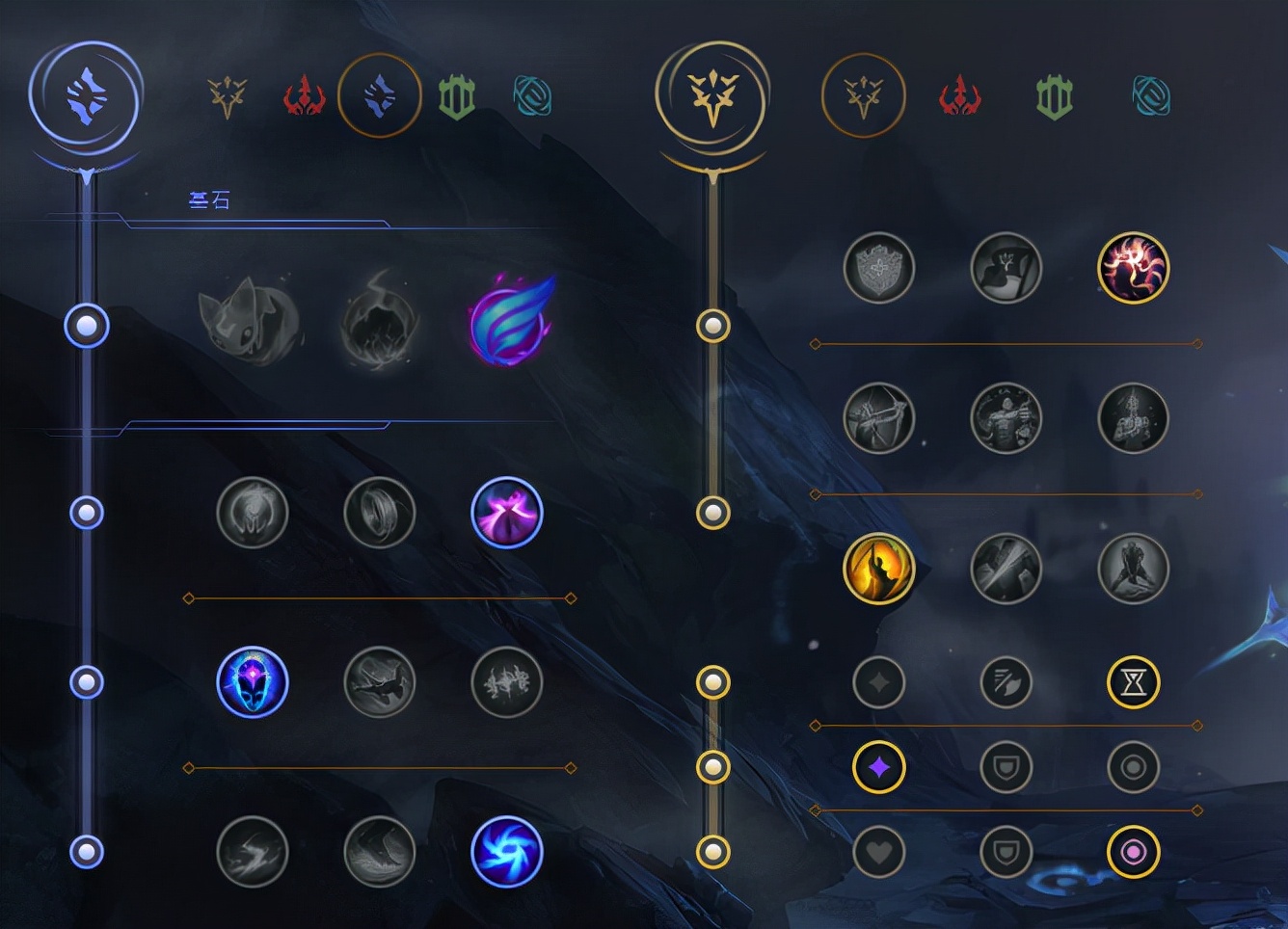Choose the Presence of Mind rune
The width and height of the screenshot is (1288, 929).
coord(1134,268)
